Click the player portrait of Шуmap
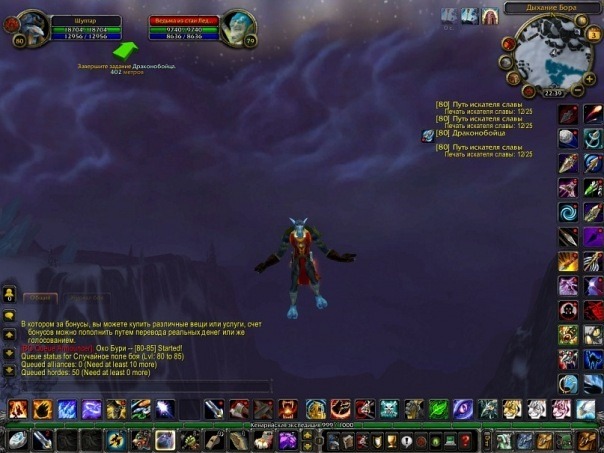The height and width of the screenshot is (453, 604). [32, 28]
